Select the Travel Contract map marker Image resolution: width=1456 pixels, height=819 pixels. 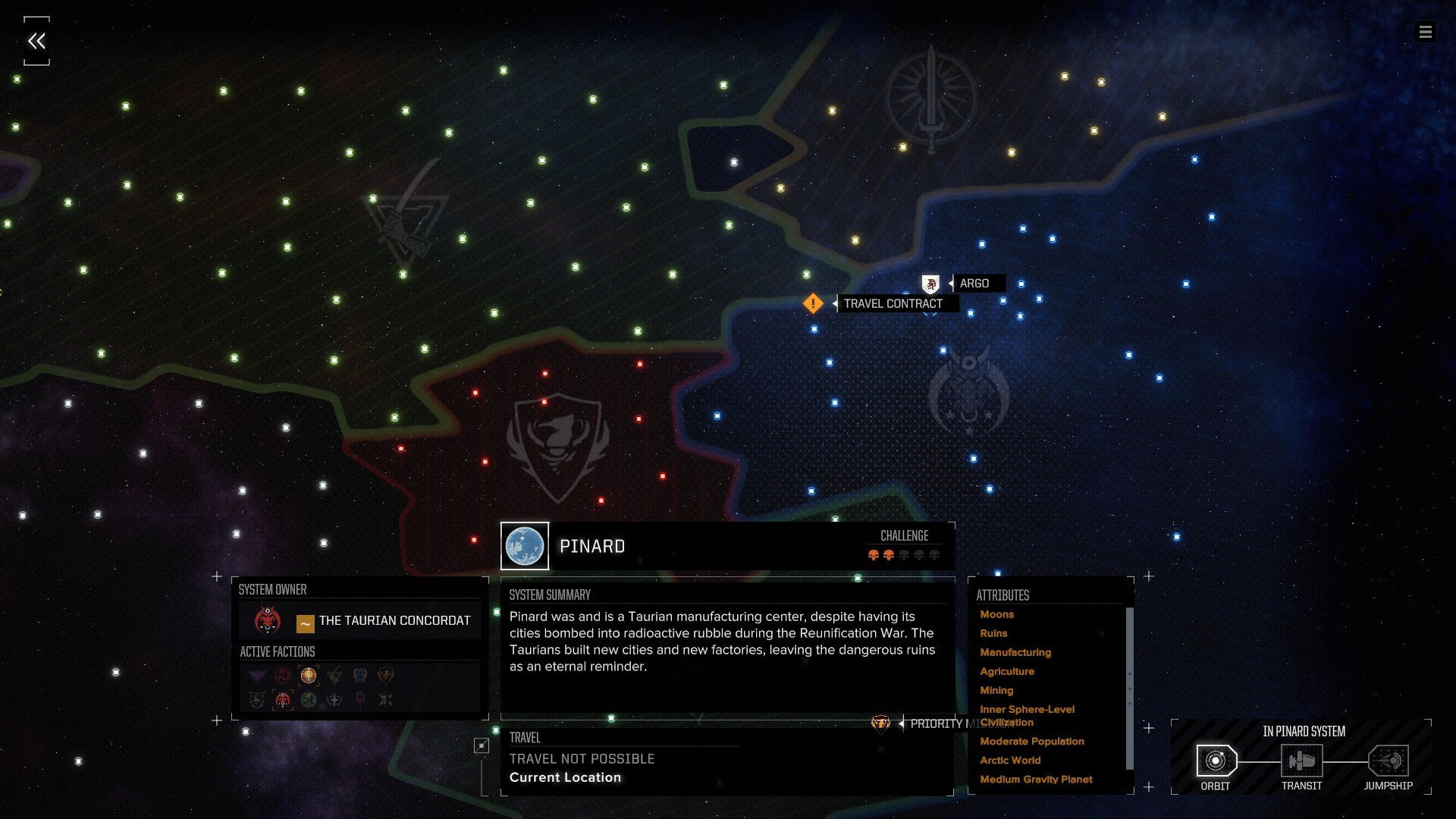point(813,303)
